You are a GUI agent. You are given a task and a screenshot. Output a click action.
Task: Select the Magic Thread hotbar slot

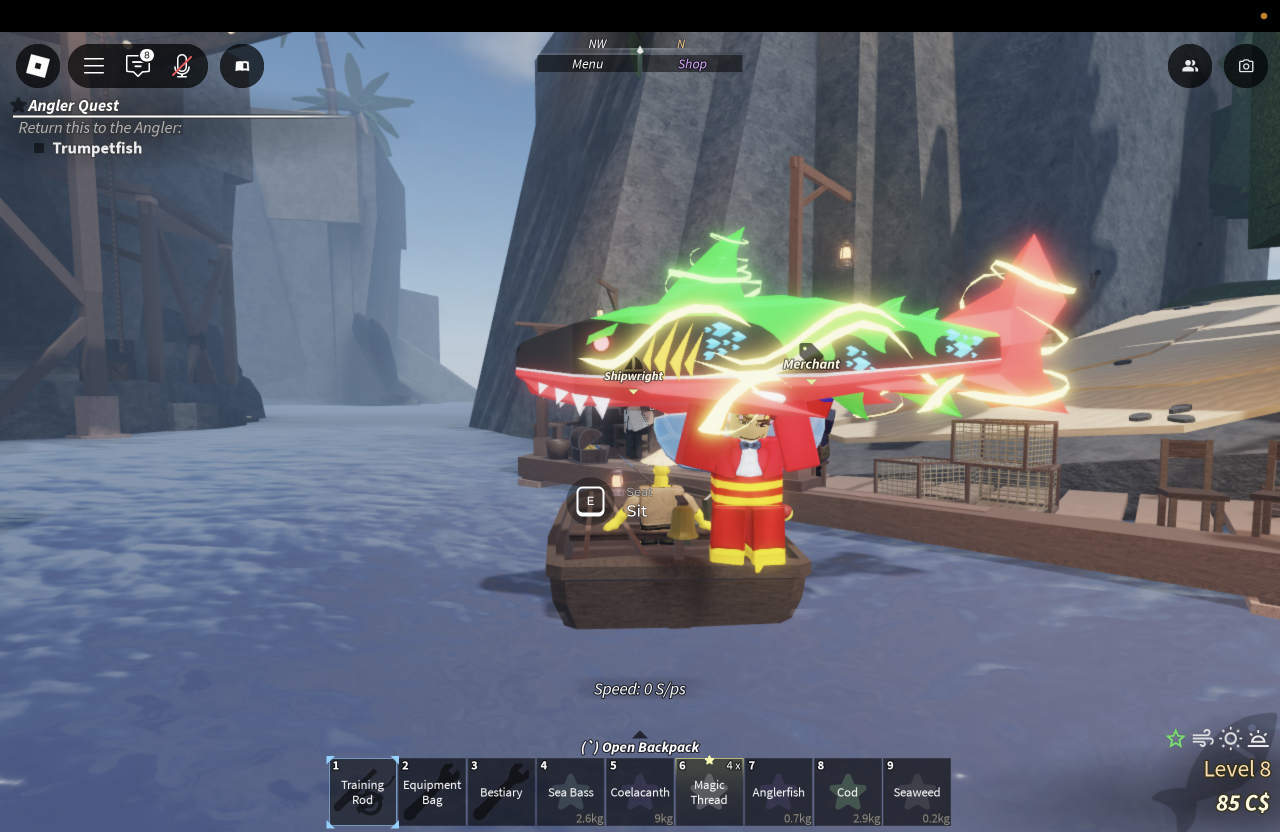click(709, 792)
